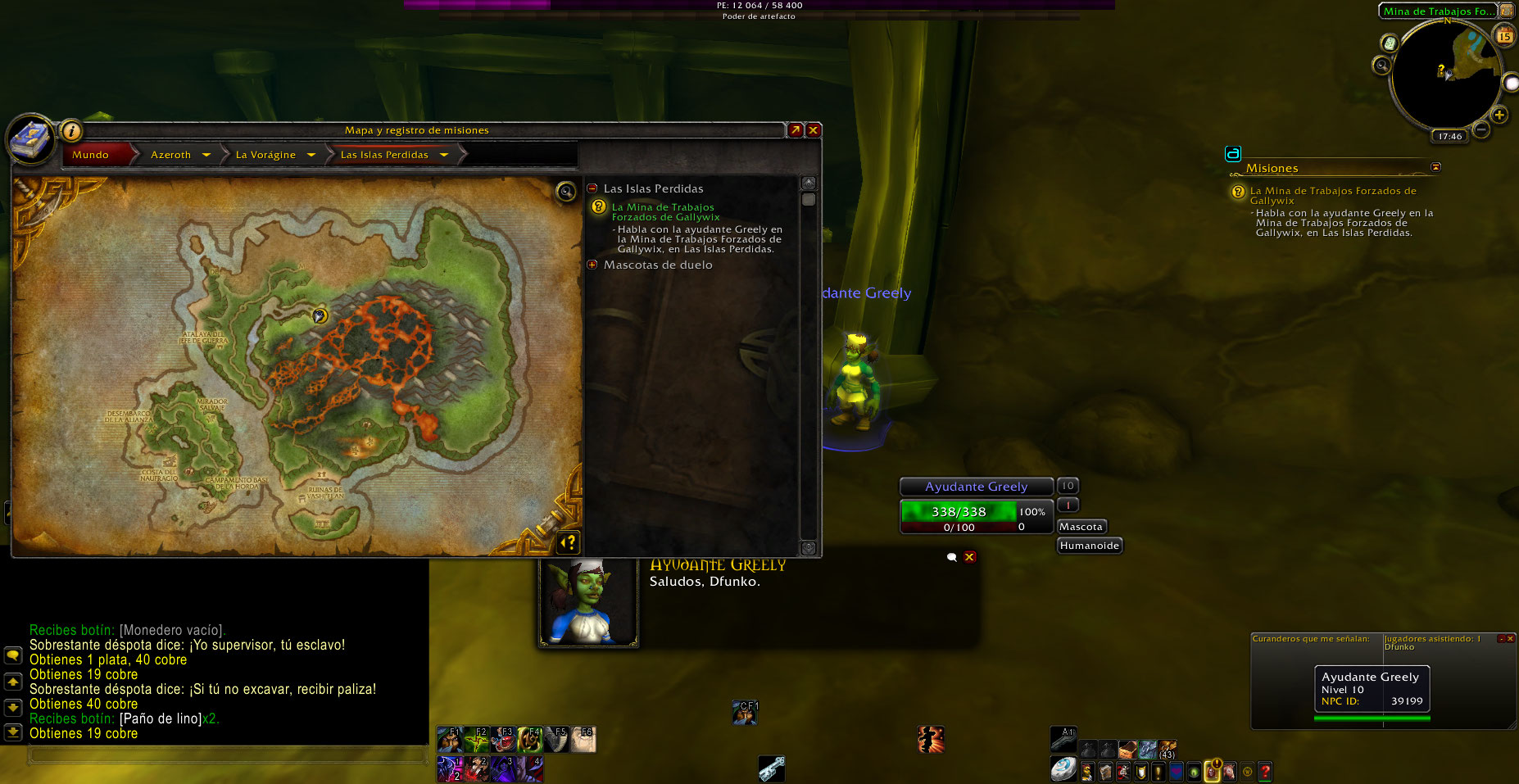Open the red question mark help button
Viewport: 1519px width, 784px height.
tap(1265, 771)
